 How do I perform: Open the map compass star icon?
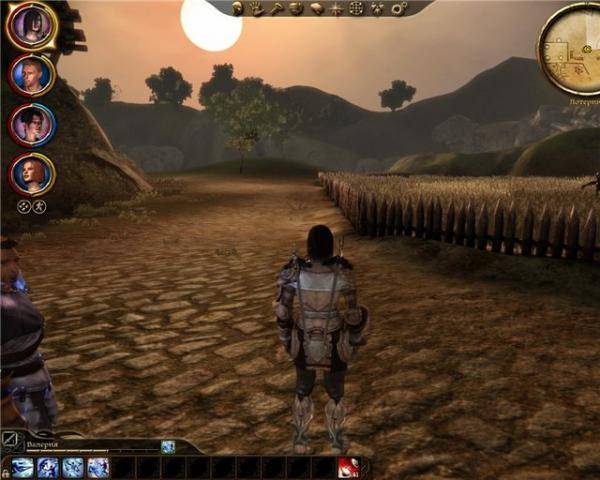tap(335, 8)
